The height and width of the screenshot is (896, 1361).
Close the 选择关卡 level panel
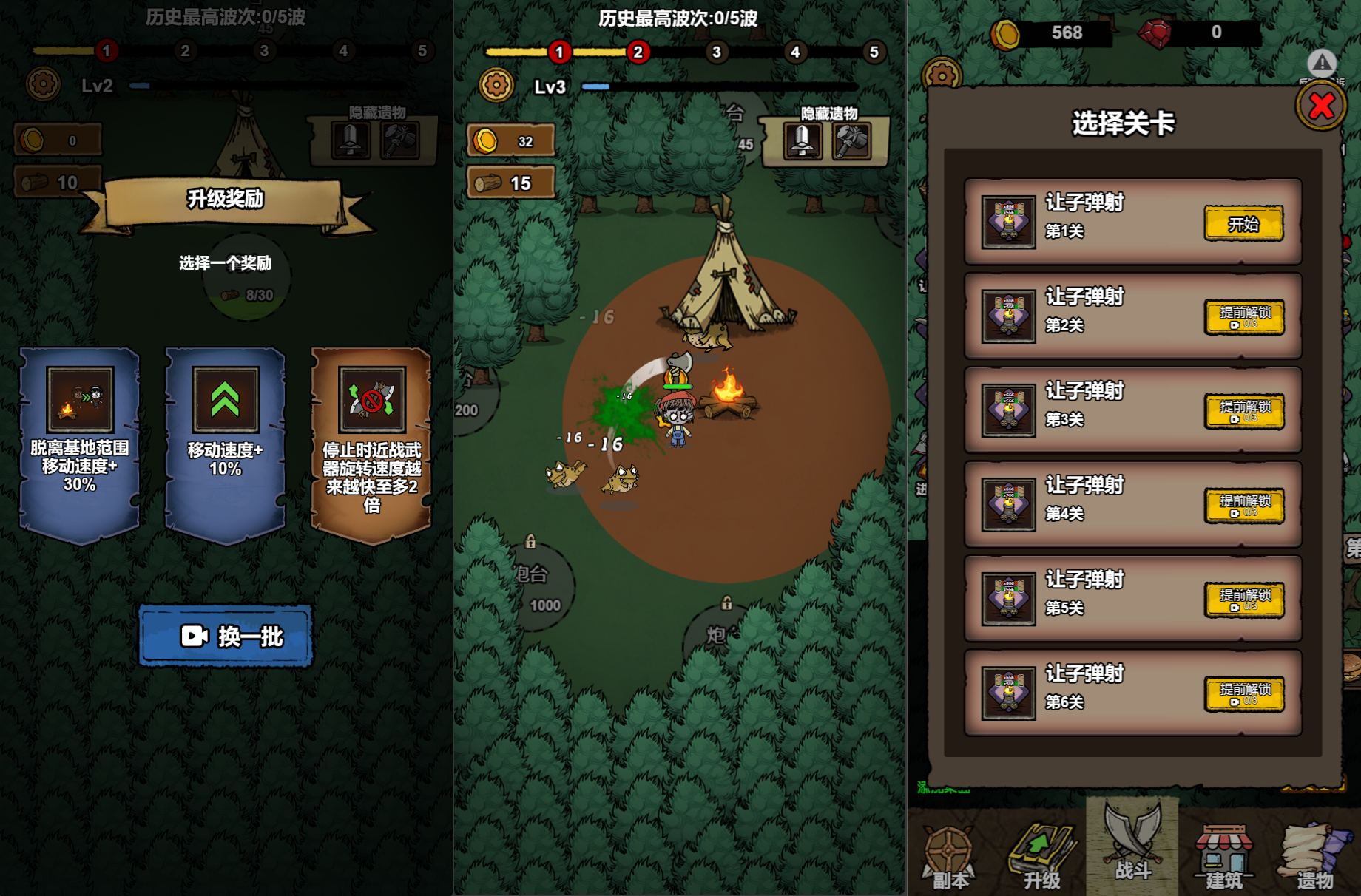(x=1321, y=107)
